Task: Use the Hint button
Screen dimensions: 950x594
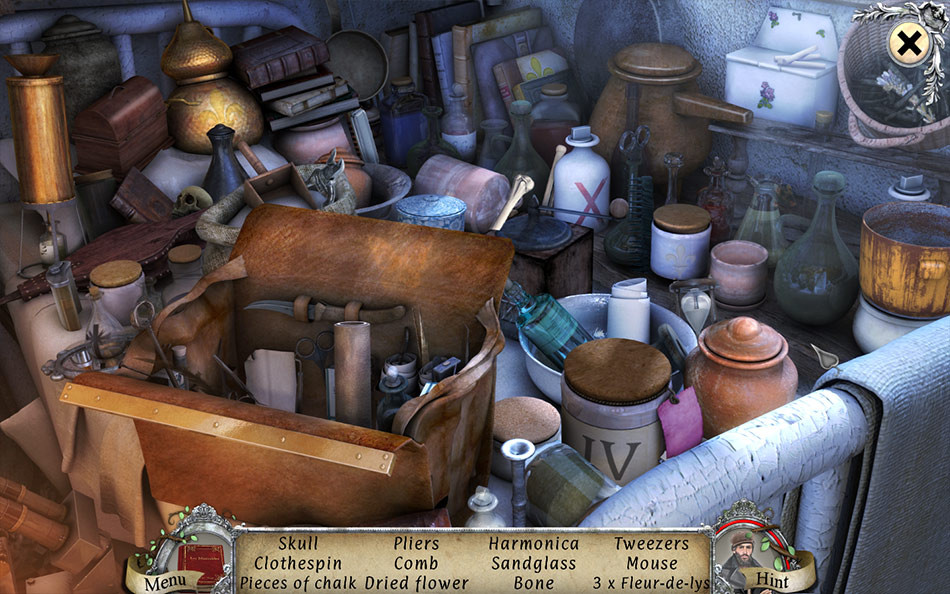Action: tap(771, 580)
